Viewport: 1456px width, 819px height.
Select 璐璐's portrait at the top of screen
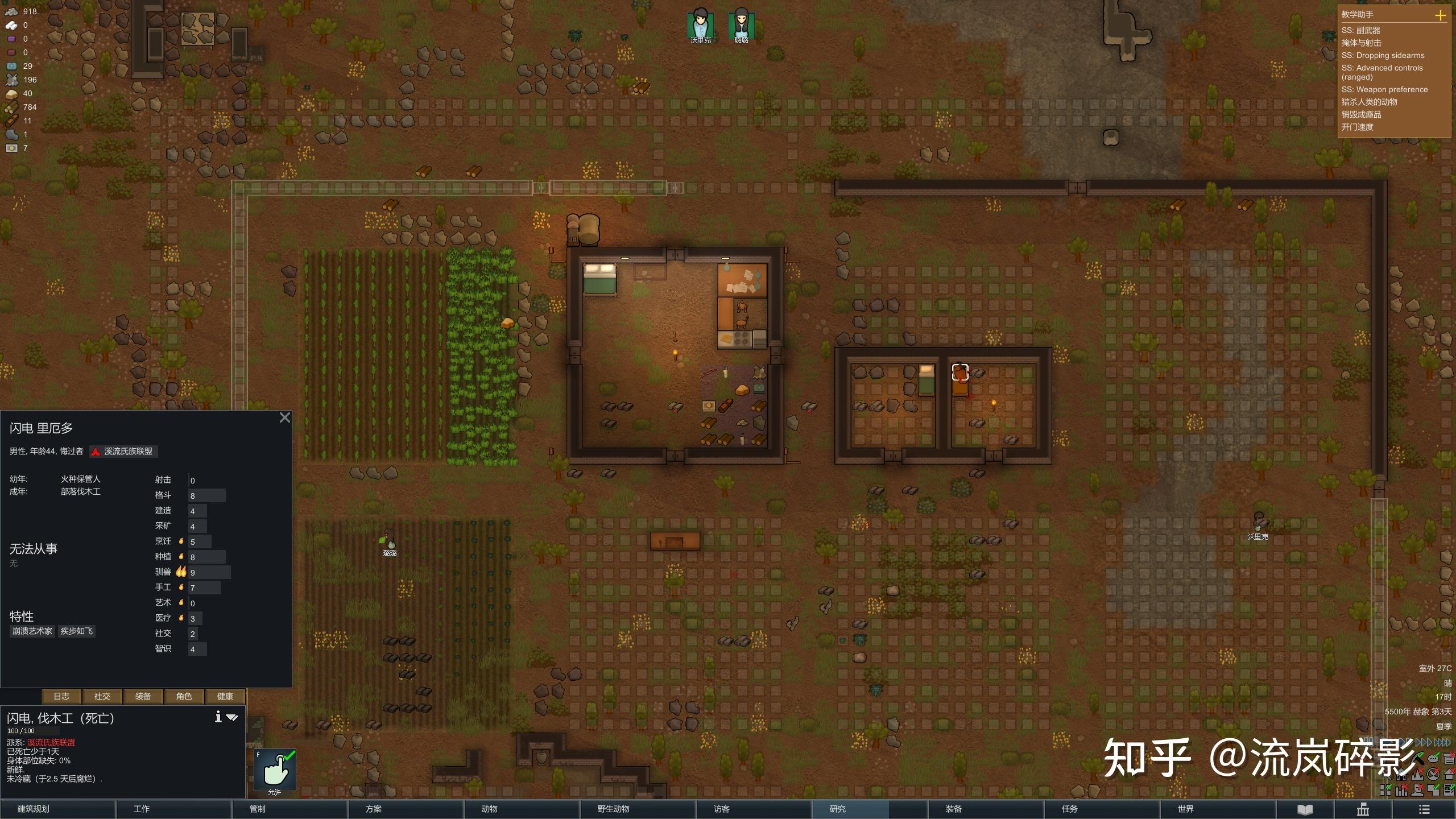(x=742, y=23)
